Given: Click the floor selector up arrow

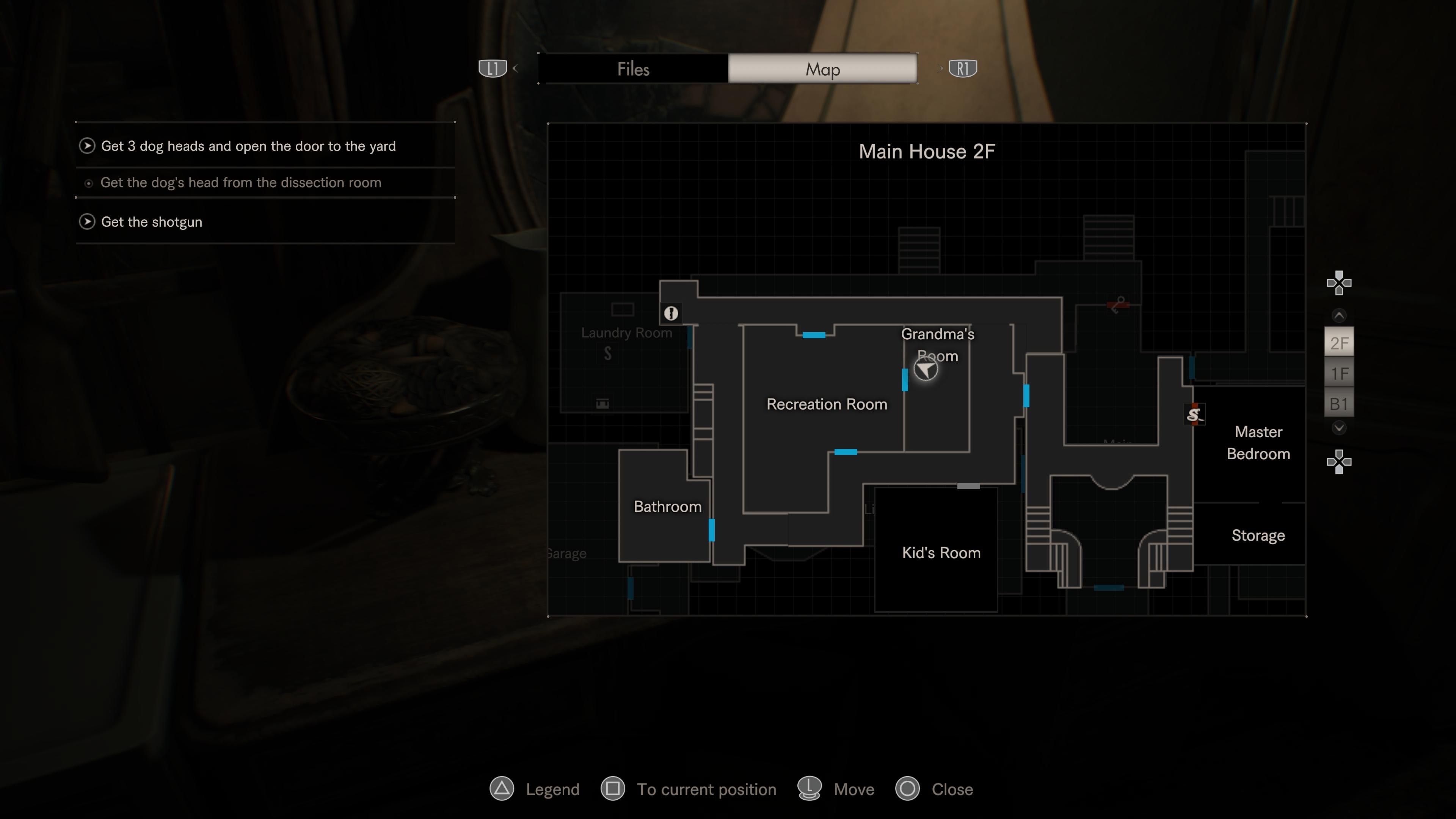Looking at the screenshot, I should (1338, 315).
